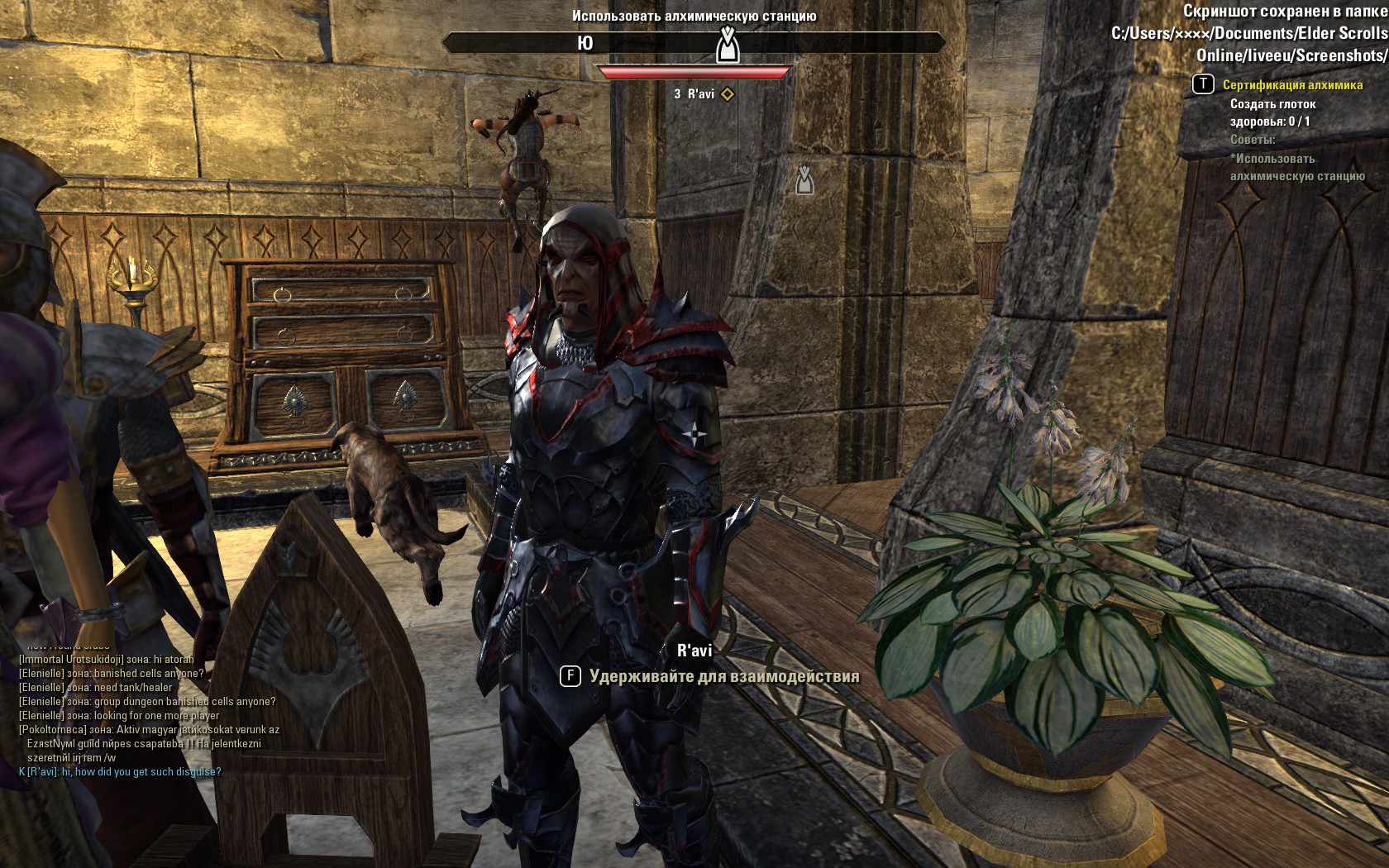Select the Сертификация алхимика quest tracker title

tap(1292, 84)
